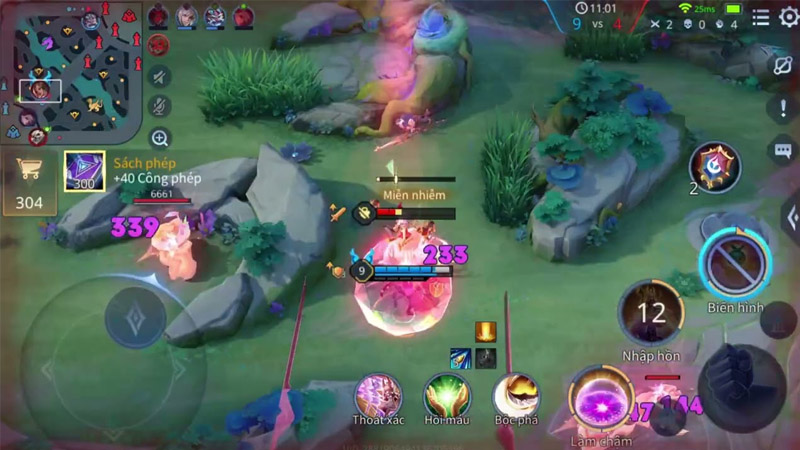The width and height of the screenshot is (800, 450).
Task: Toggle the microphone mute button
Action: tap(159, 107)
